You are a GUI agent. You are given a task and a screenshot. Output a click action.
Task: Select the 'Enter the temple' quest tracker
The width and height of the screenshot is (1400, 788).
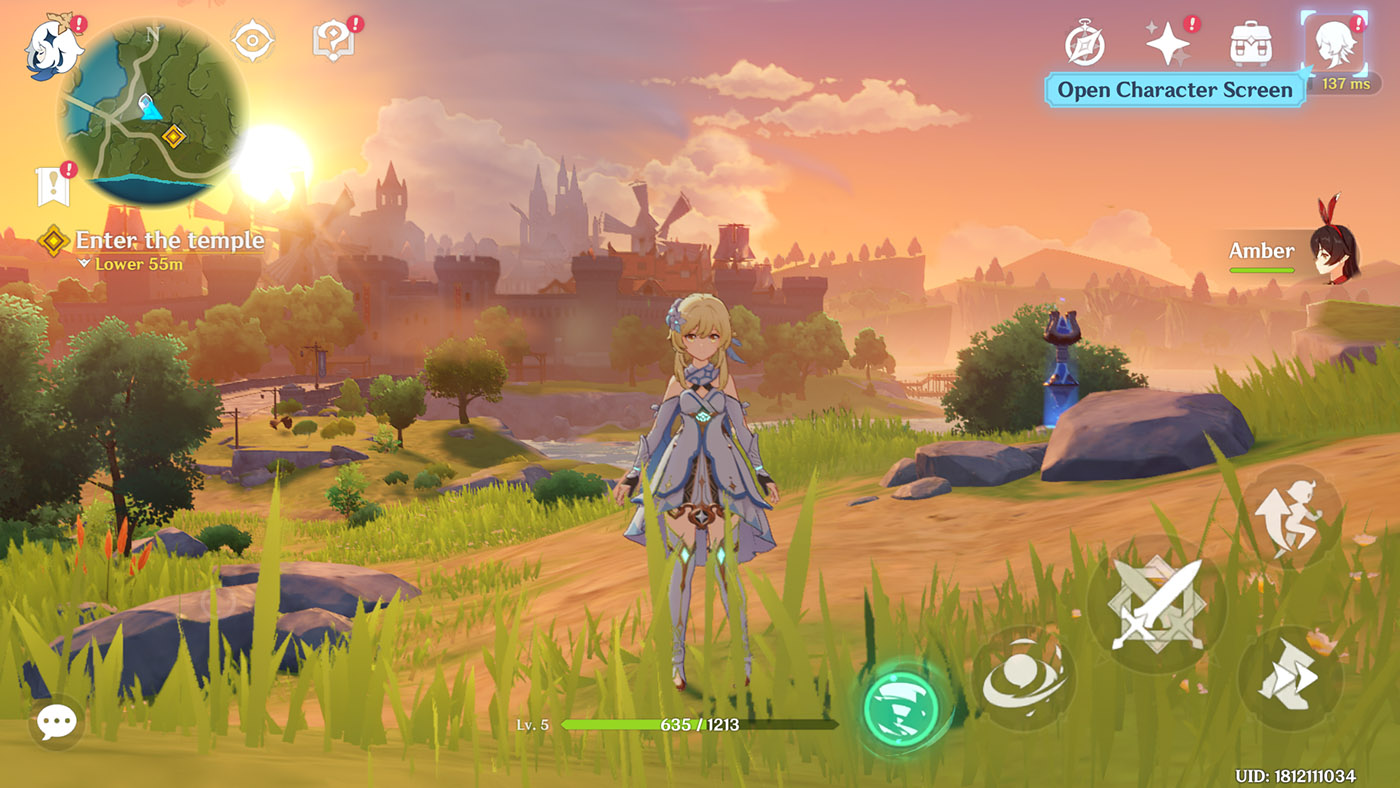point(168,241)
